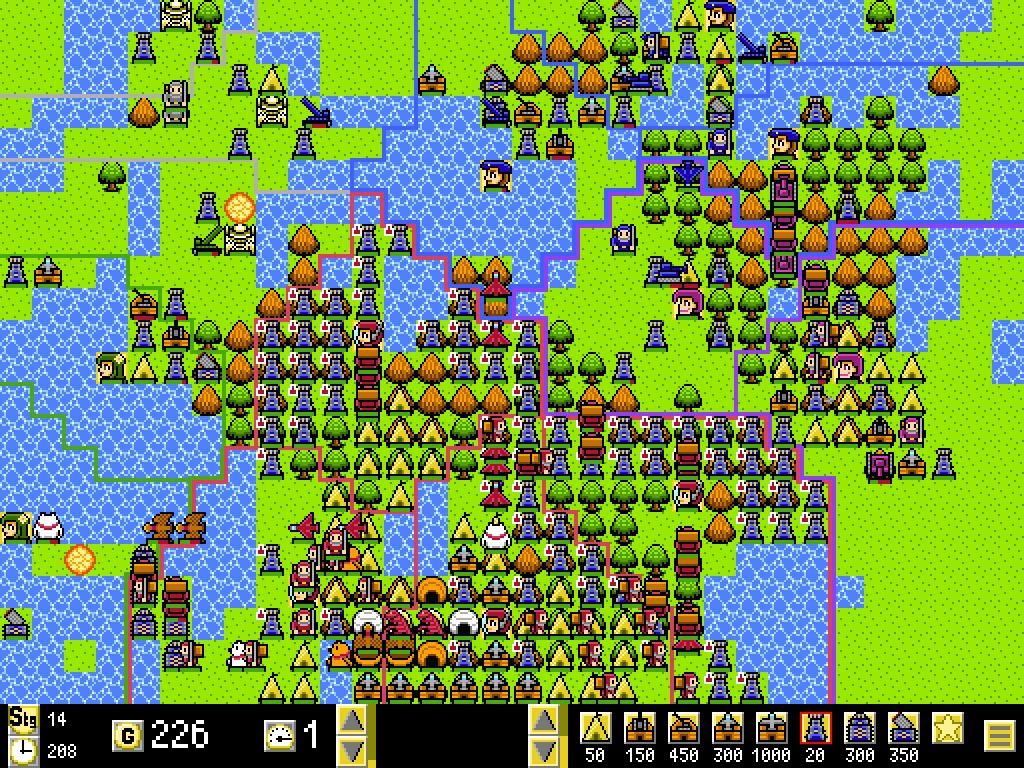Click the yellow star button

(x=947, y=728)
